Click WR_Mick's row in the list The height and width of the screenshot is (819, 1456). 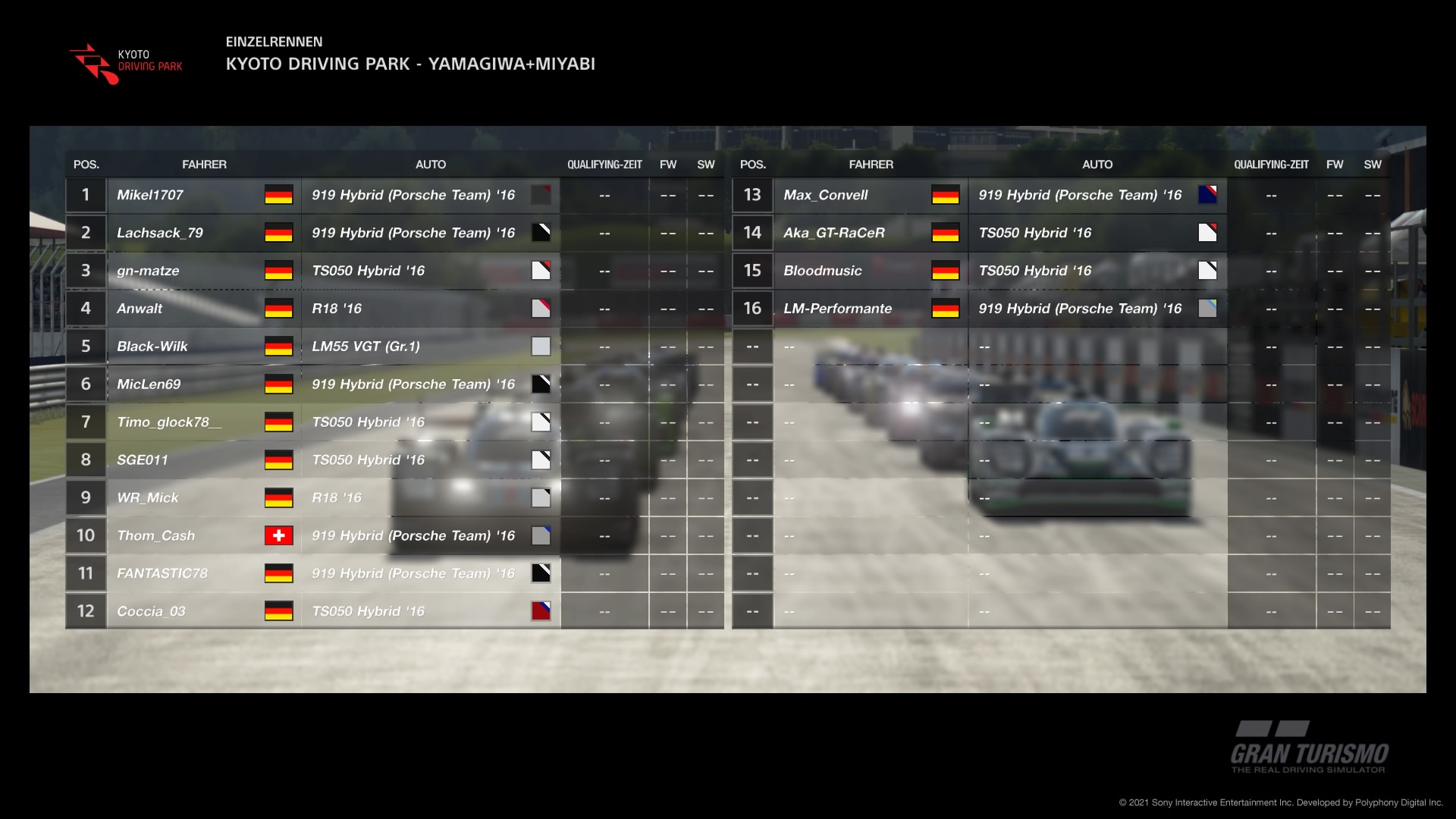point(148,498)
